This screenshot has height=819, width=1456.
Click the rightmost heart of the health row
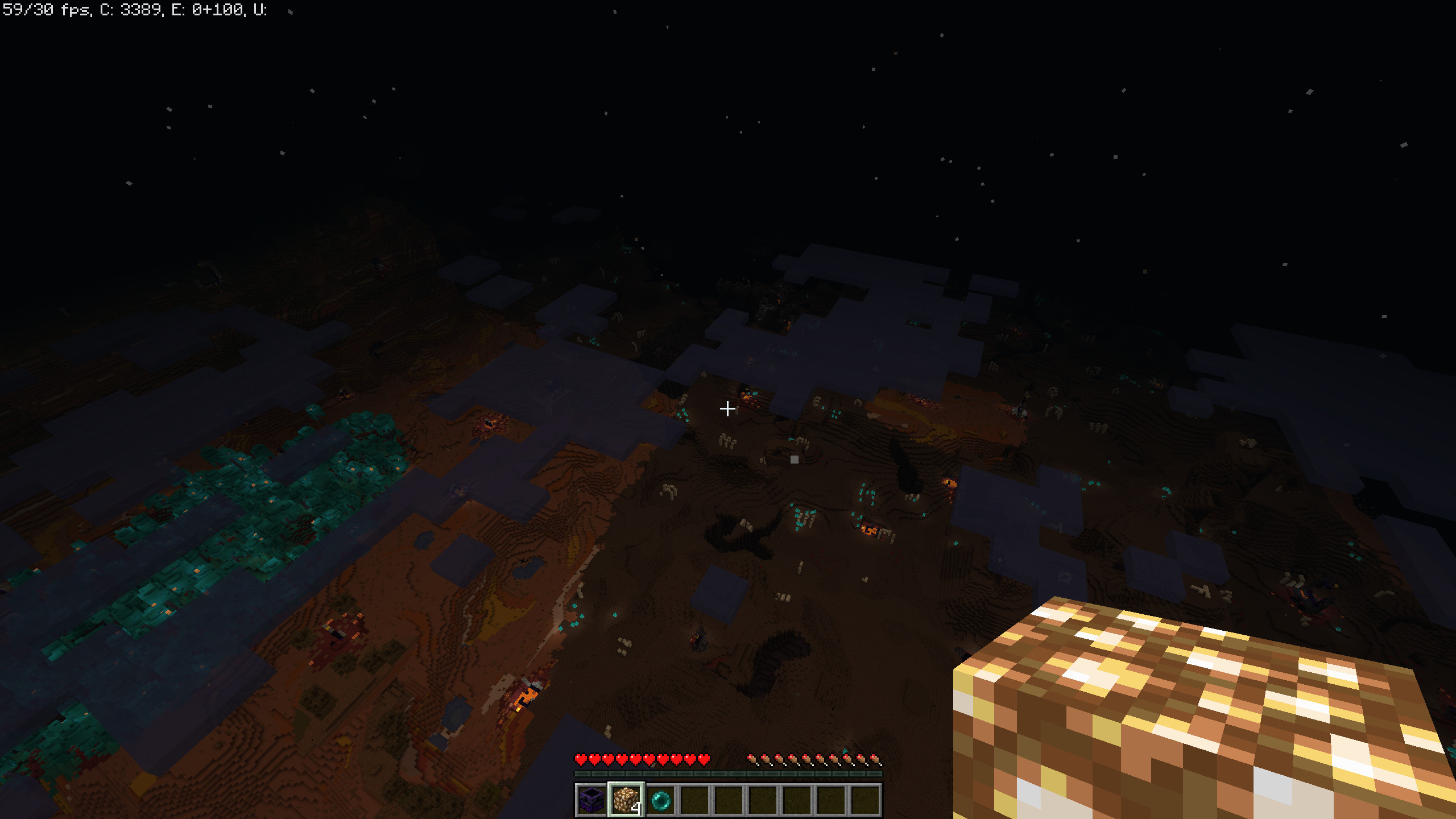tap(704, 759)
